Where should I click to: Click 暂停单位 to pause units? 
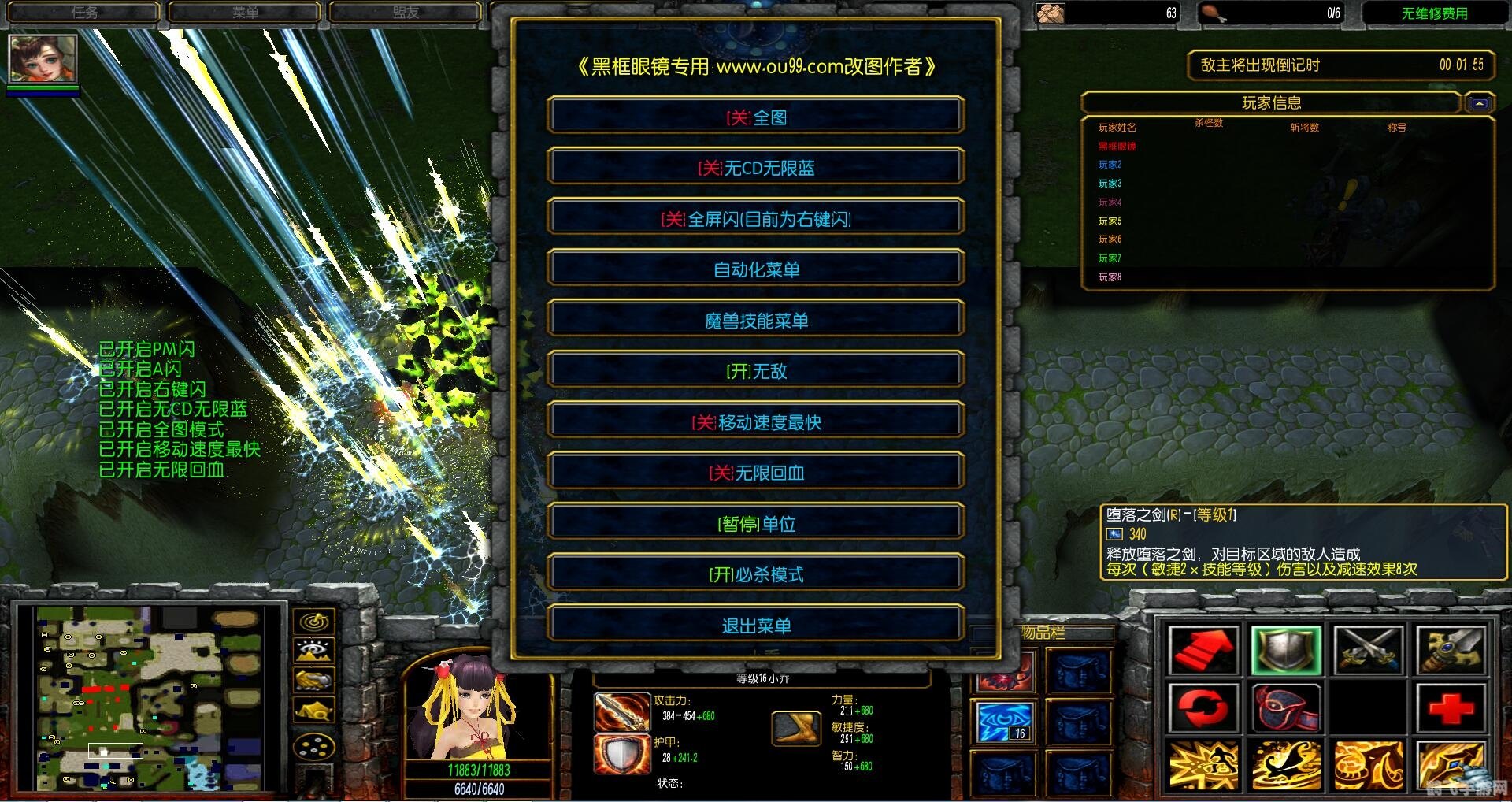click(756, 523)
